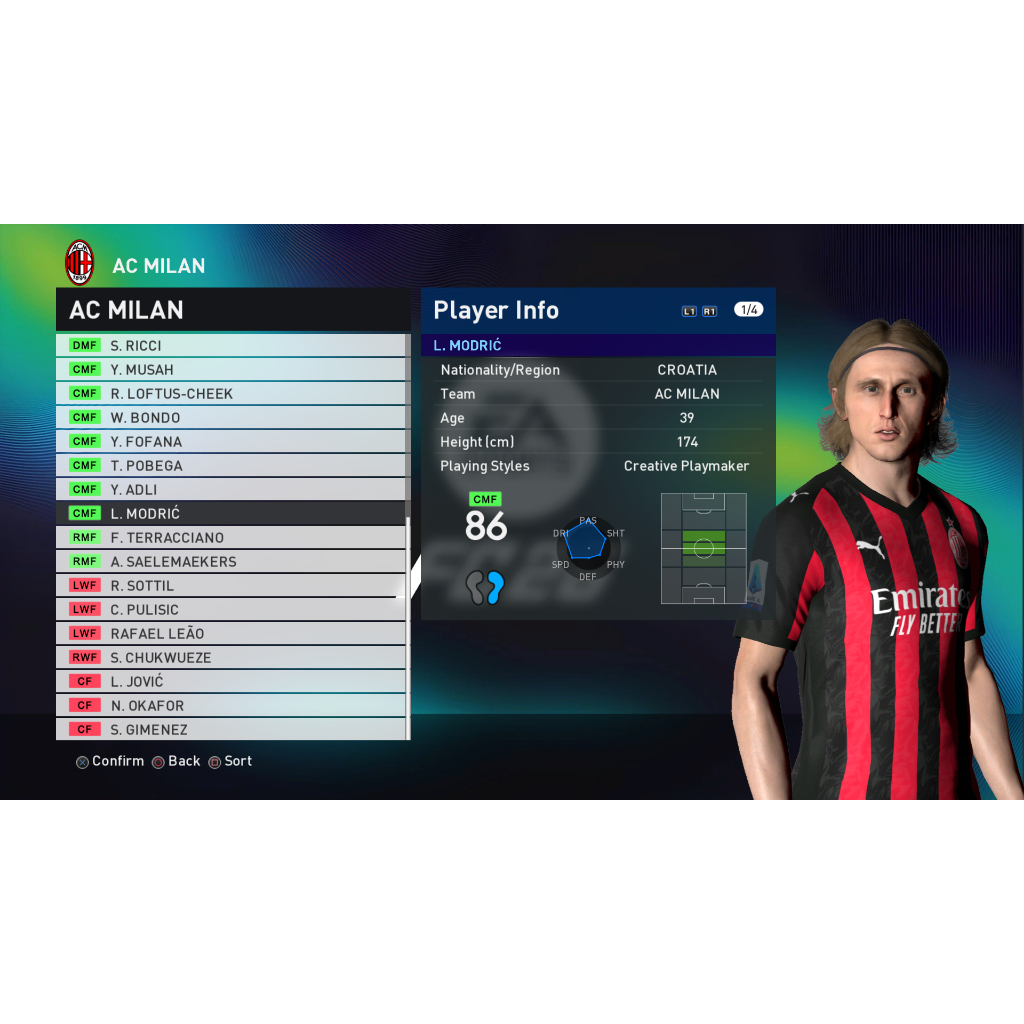Select Y. Fofana from the list
This screenshot has width=1024, height=1024.
pos(230,441)
